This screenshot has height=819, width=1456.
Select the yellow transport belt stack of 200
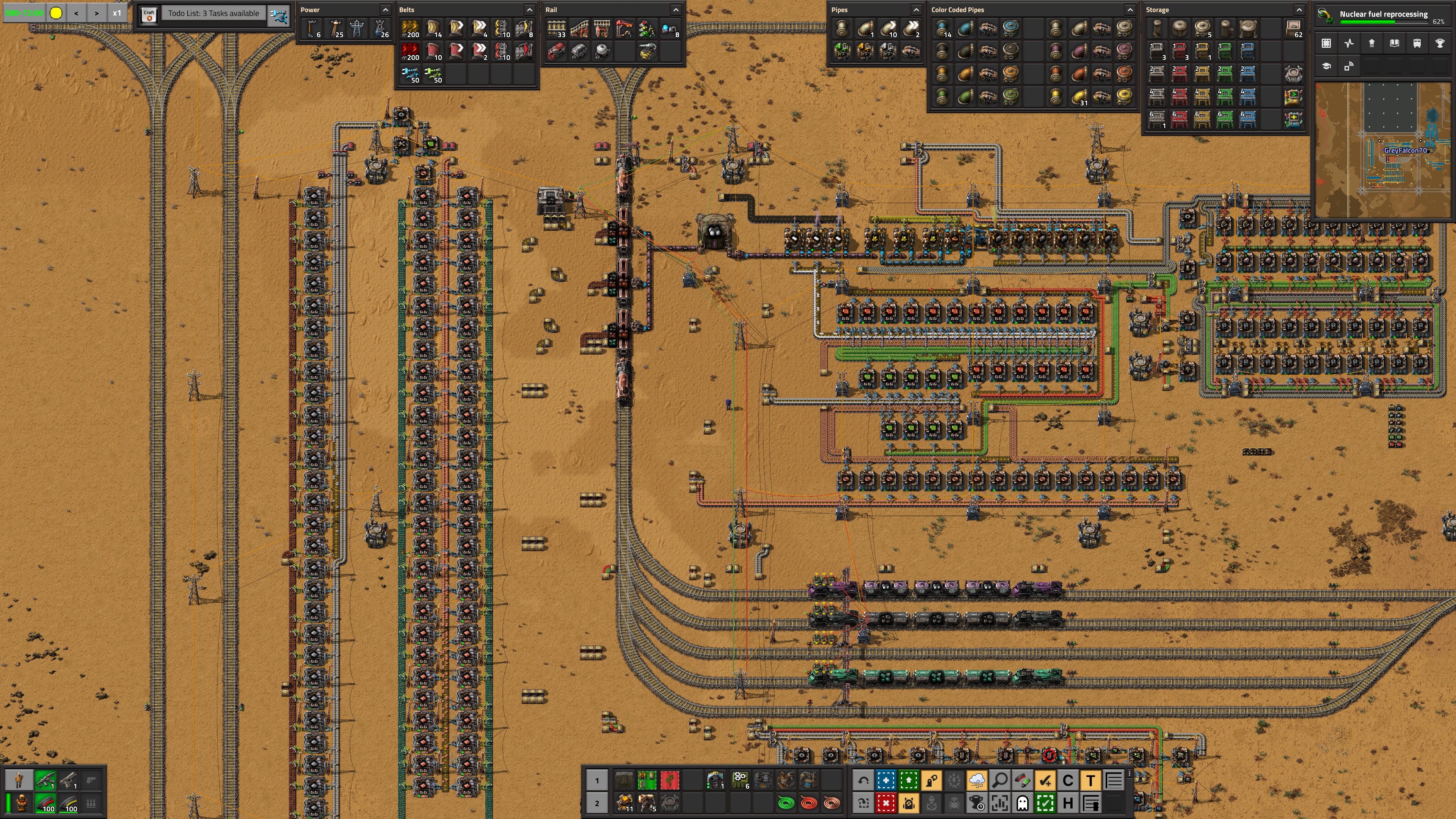coord(410,29)
